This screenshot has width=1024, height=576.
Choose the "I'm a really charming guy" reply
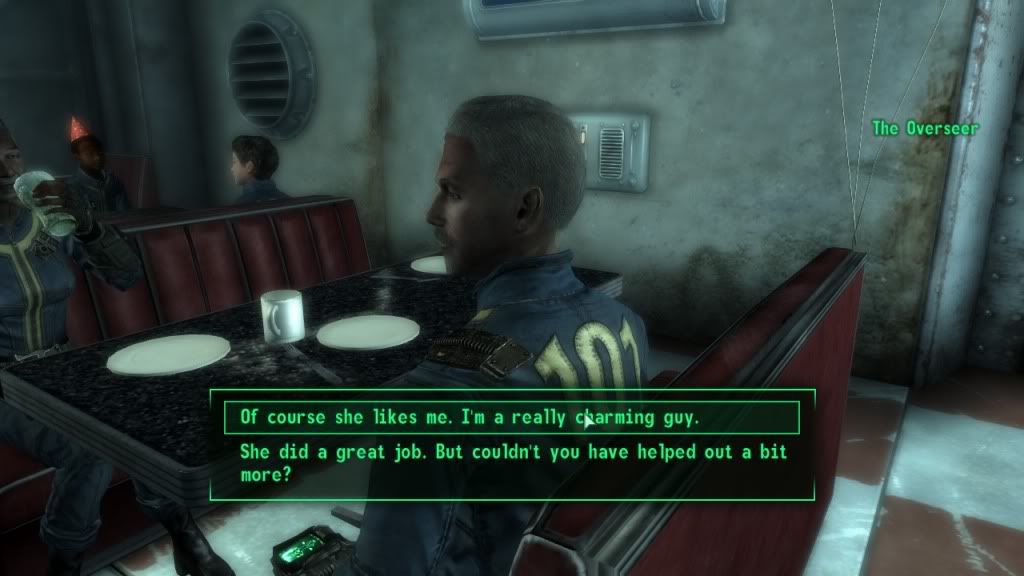click(475, 417)
